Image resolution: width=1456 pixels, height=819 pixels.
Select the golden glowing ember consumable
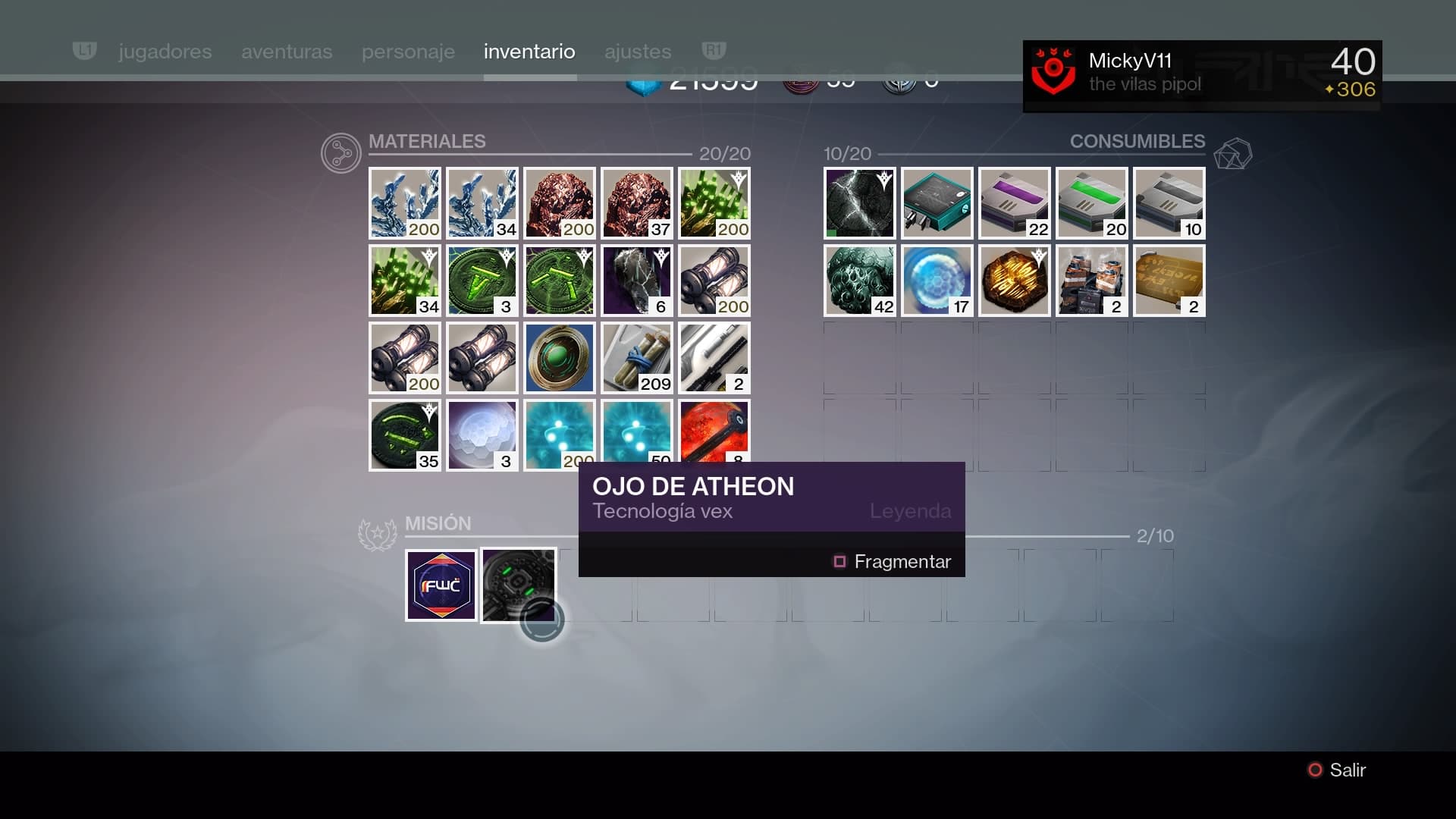pyautogui.click(x=1015, y=281)
